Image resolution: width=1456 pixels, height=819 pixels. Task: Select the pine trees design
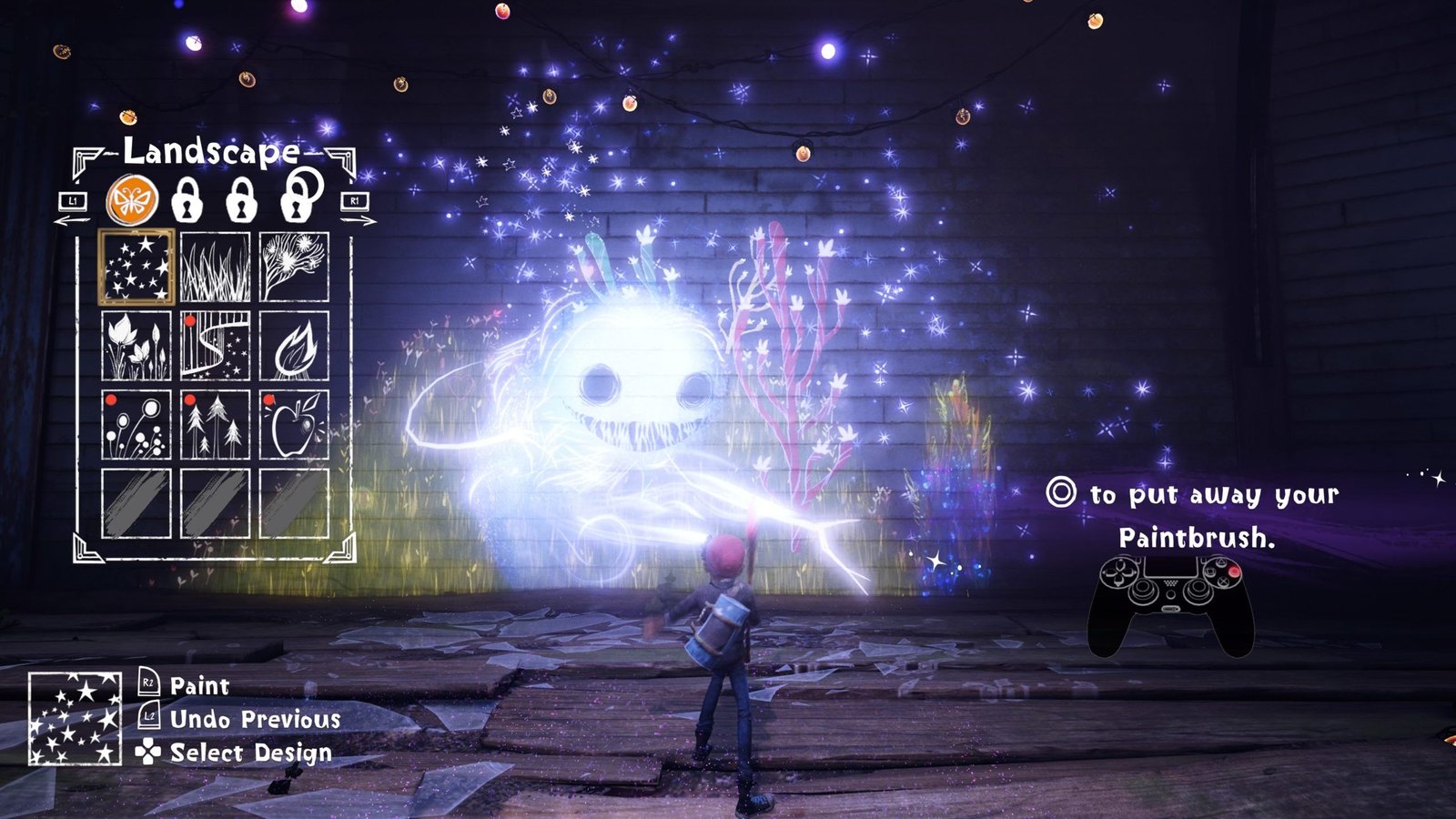(x=215, y=425)
